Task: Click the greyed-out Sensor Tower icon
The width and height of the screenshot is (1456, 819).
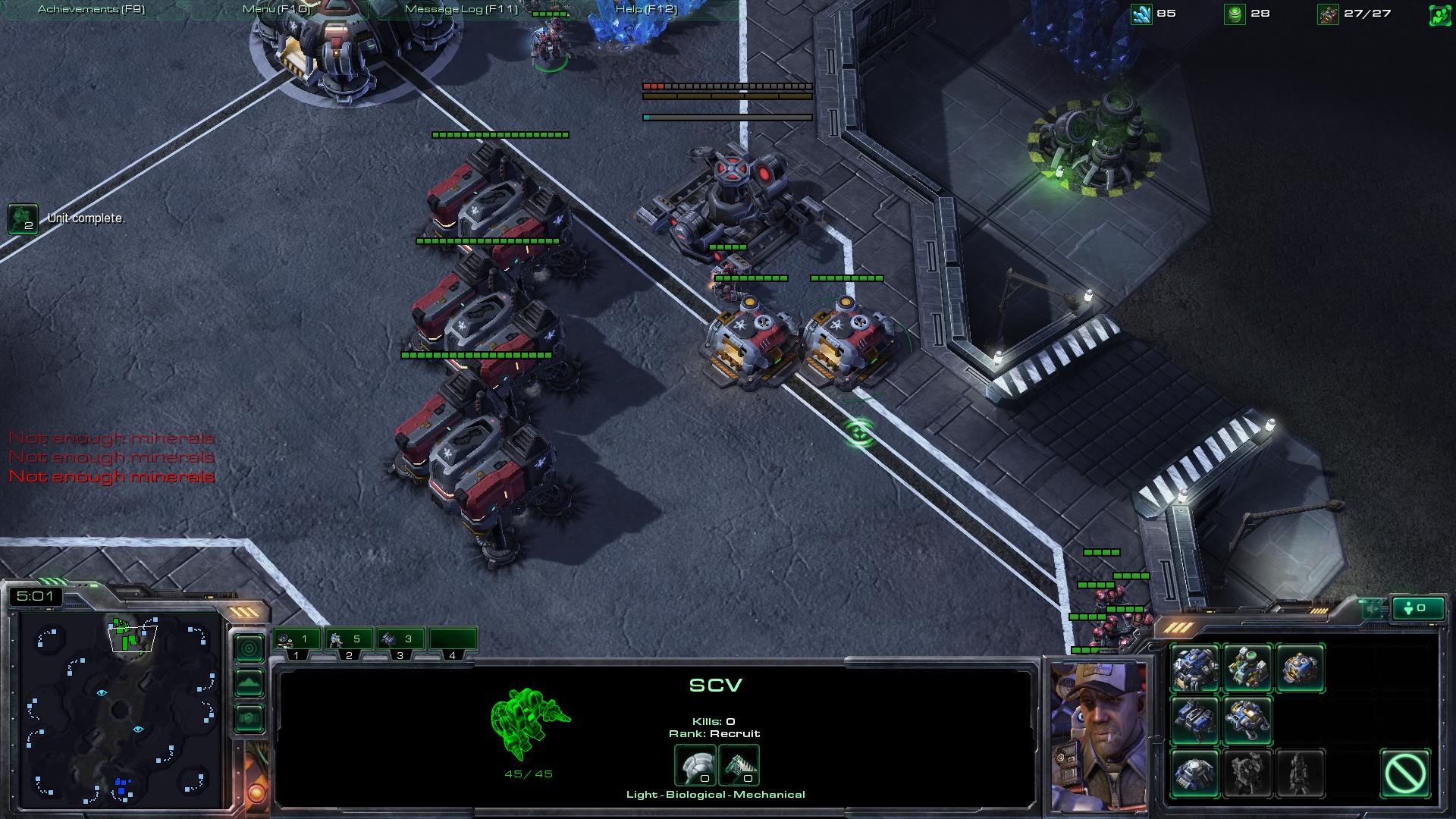Action: 1300,773
